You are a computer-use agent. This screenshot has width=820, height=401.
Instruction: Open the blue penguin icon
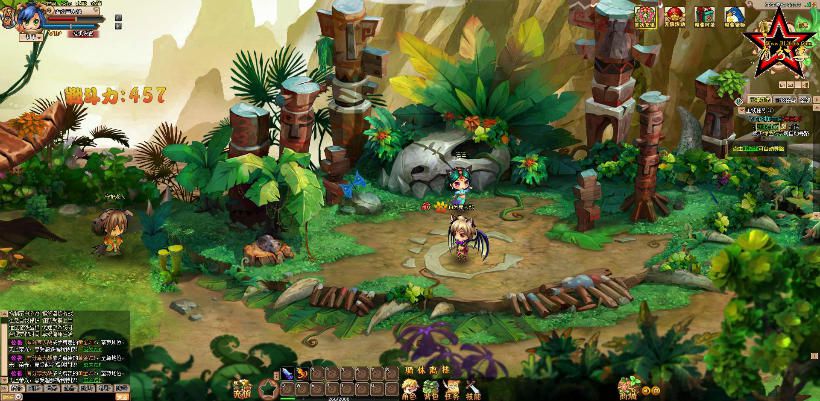pos(734,16)
